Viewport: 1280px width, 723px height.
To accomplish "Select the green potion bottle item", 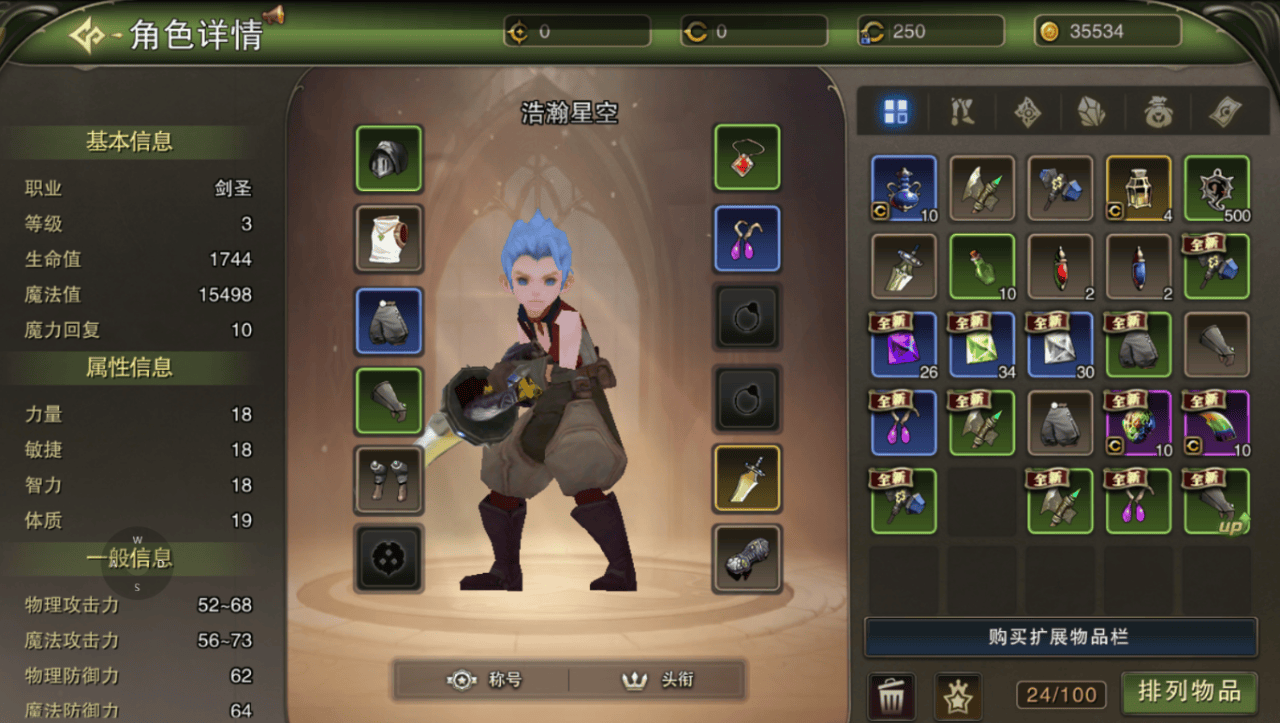I will (x=982, y=267).
